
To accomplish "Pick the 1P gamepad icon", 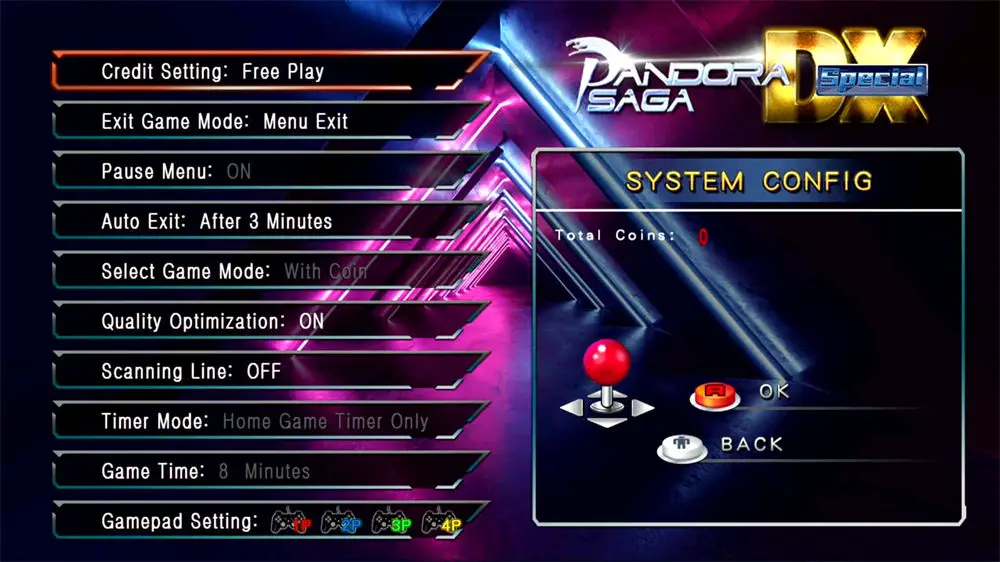I will pyautogui.click(x=289, y=522).
